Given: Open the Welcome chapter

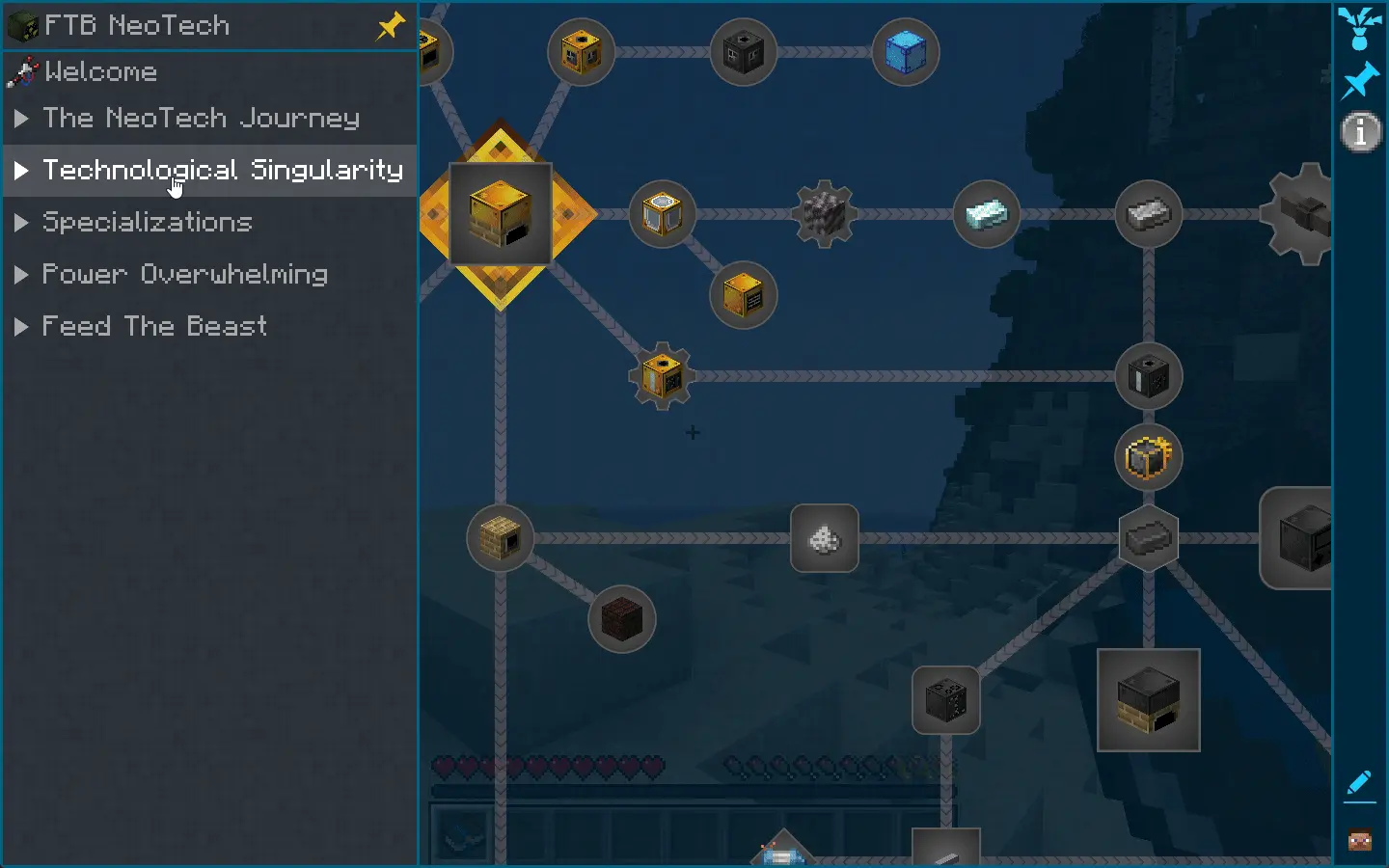Looking at the screenshot, I should tap(100, 71).
